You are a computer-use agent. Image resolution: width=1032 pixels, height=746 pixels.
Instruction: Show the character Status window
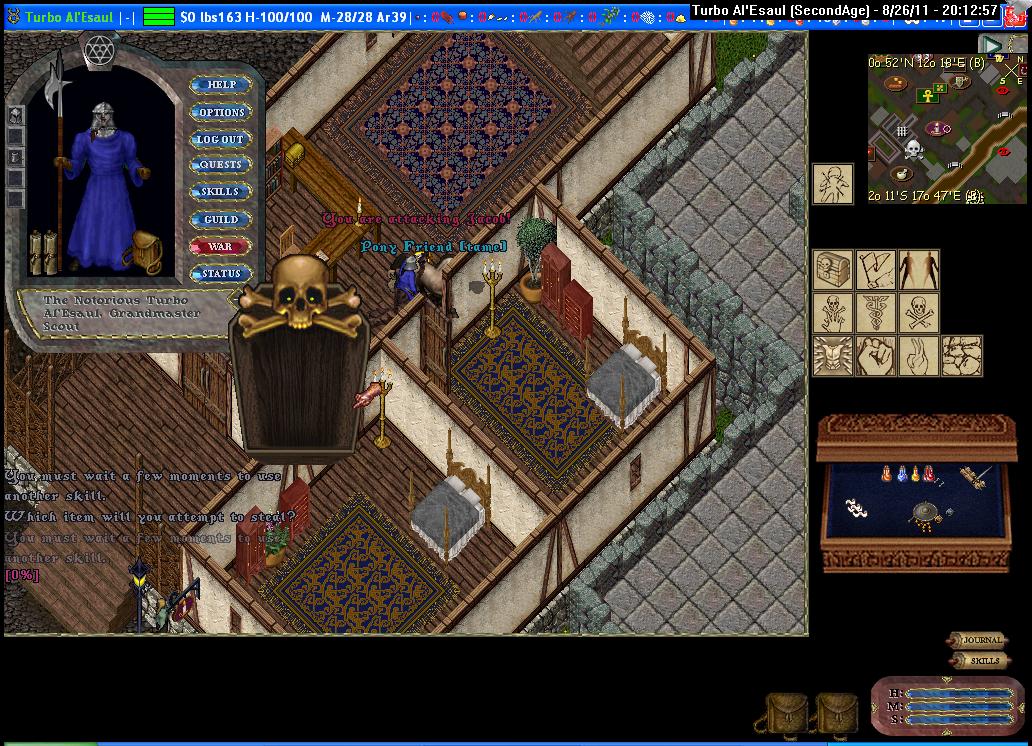[x=221, y=273]
